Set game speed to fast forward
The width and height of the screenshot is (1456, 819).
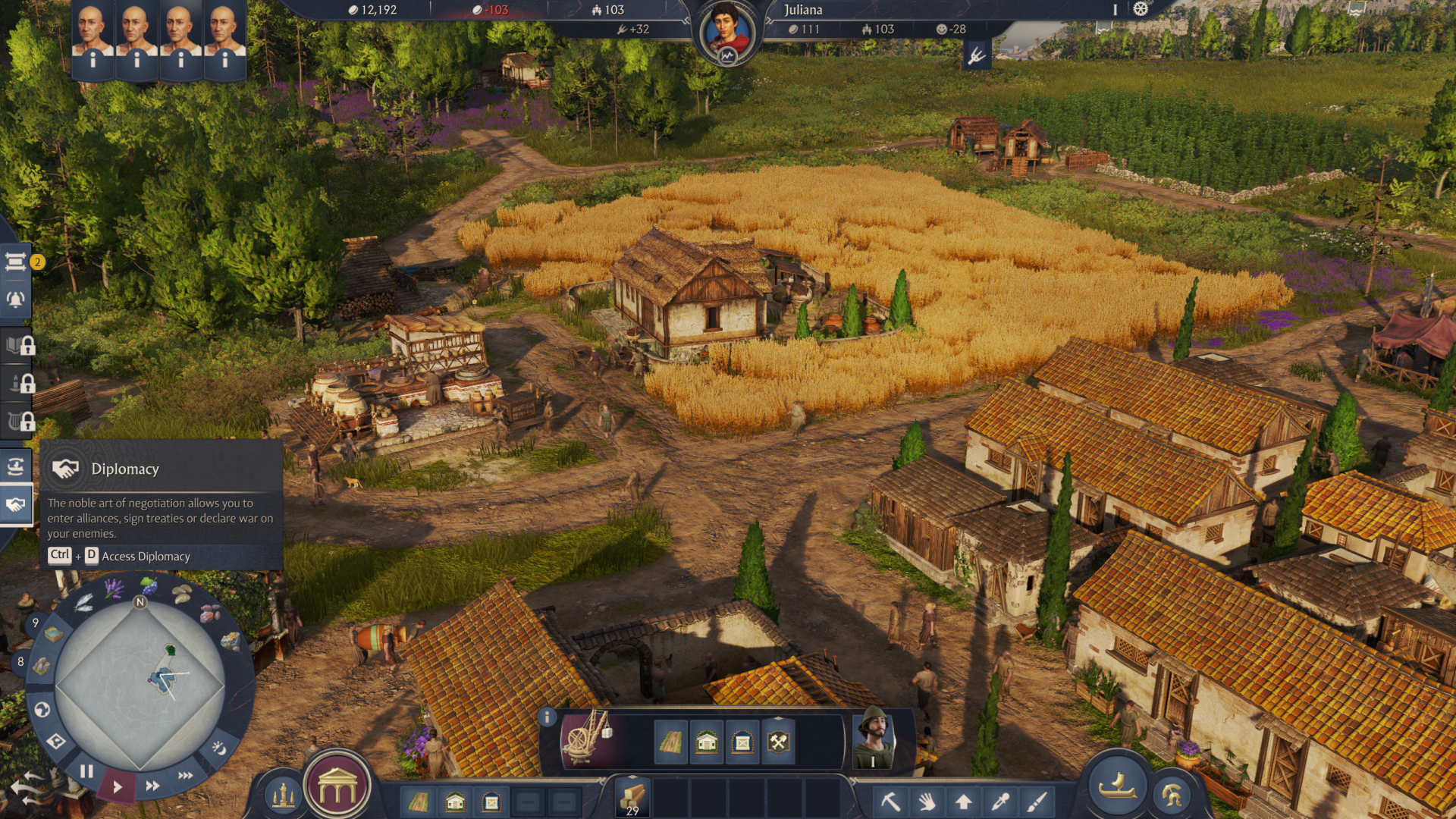[152, 786]
